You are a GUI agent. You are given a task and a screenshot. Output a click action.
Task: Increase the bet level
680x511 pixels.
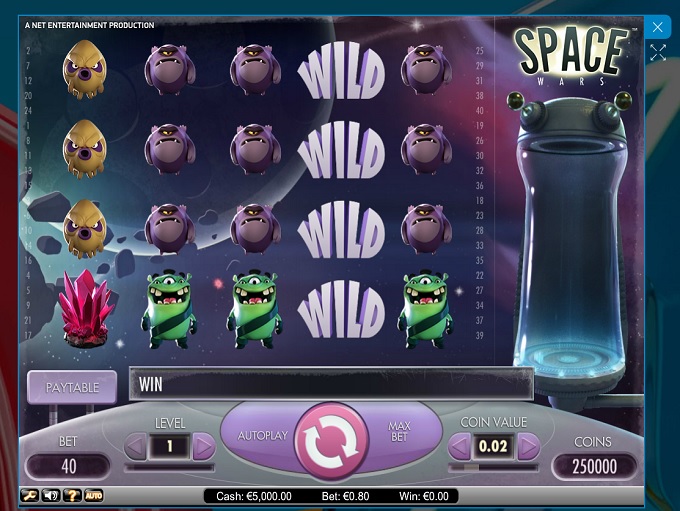click(x=203, y=446)
